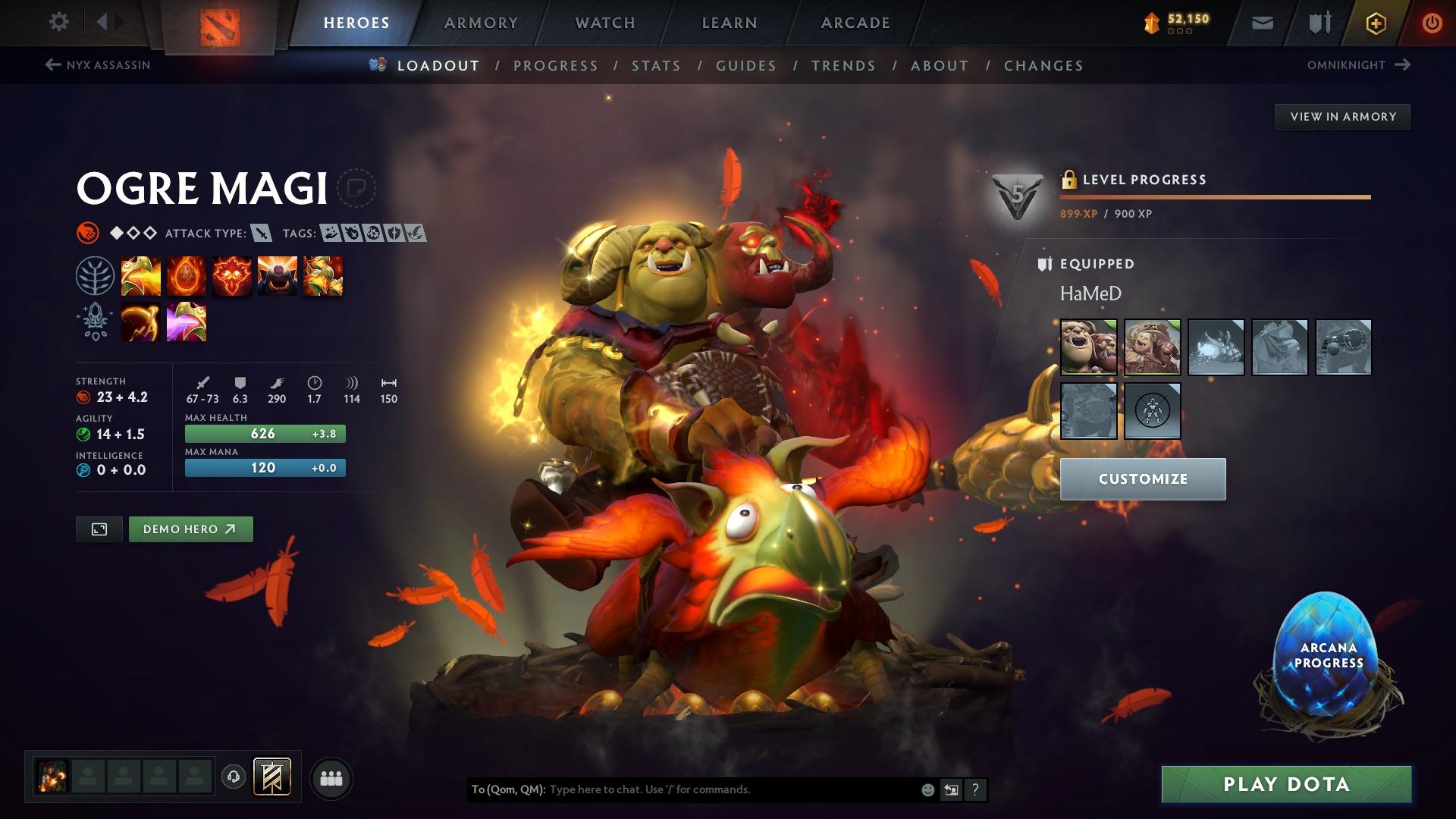The image size is (1456, 819).
Task: Toggle the party invite friends icon
Action: (x=330, y=777)
